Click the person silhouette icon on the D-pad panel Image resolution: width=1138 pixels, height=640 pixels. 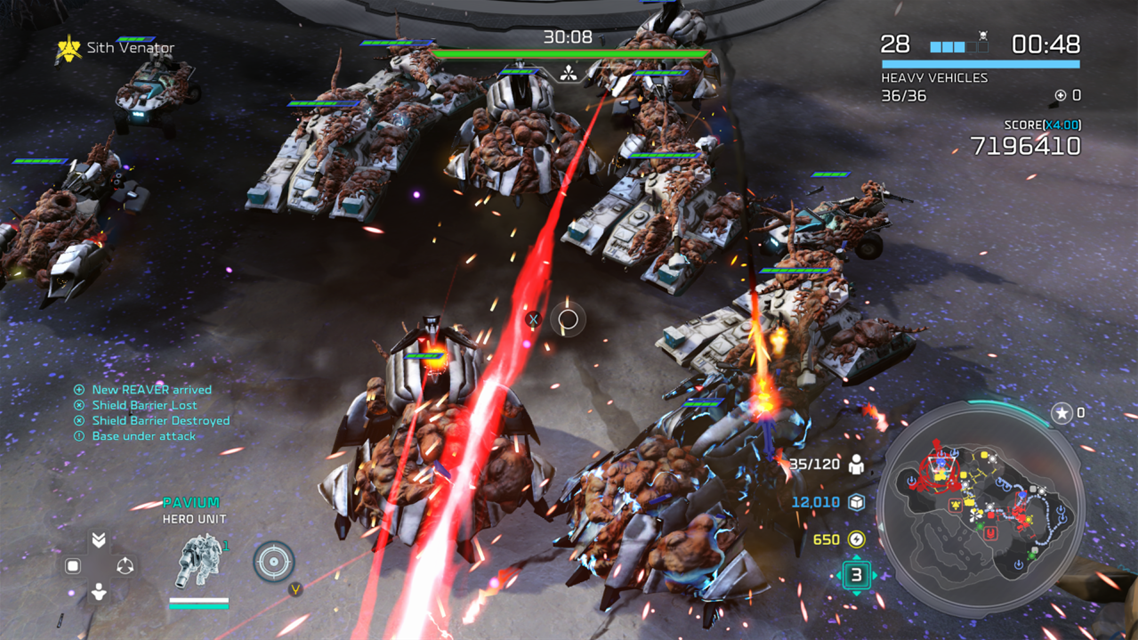point(98,592)
